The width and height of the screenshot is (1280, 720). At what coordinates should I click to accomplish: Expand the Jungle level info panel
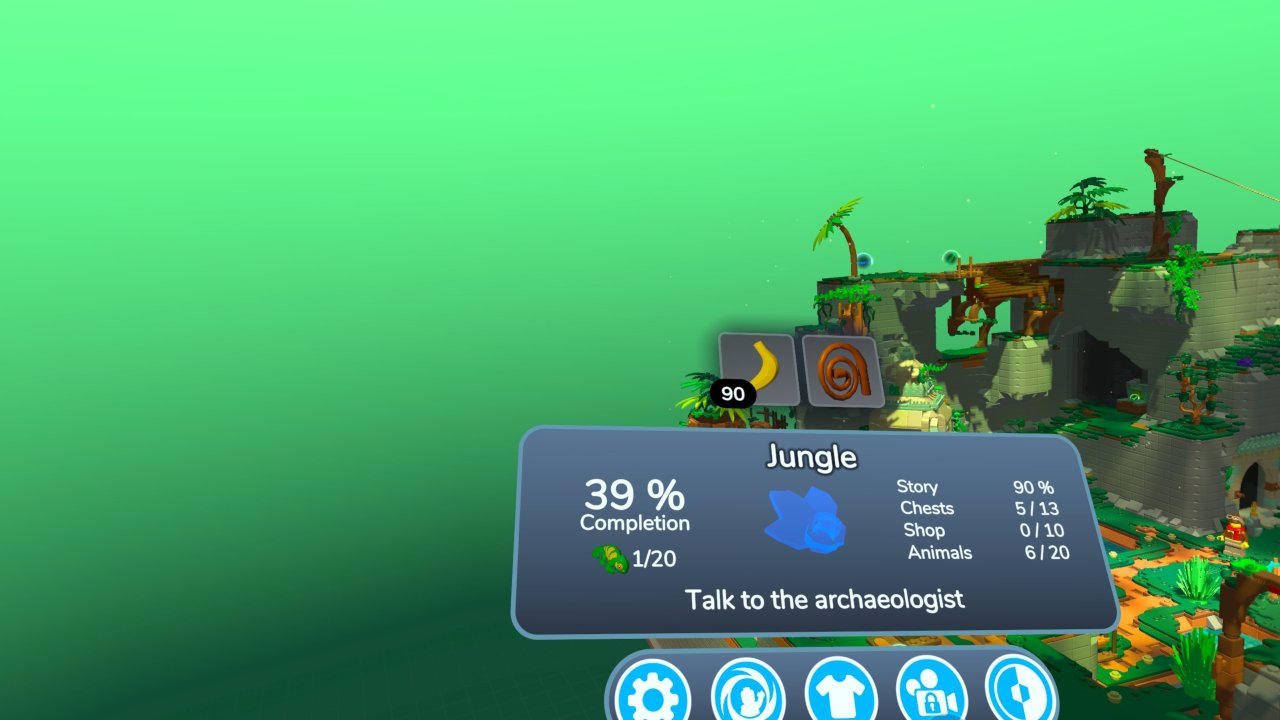(x=815, y=530)
